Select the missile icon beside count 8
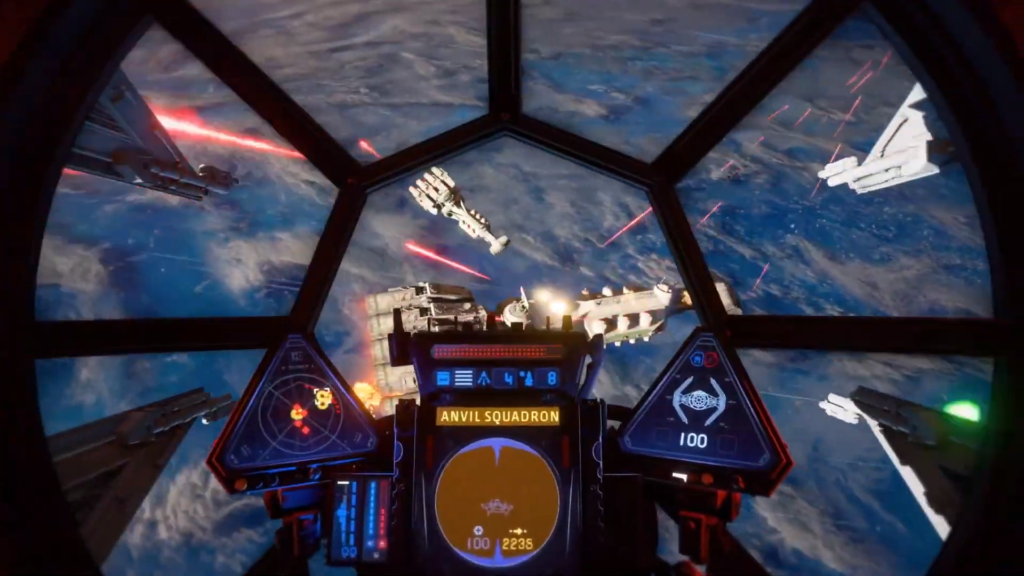This screenshot has width=1024, height=576. (x=528, y=378)
